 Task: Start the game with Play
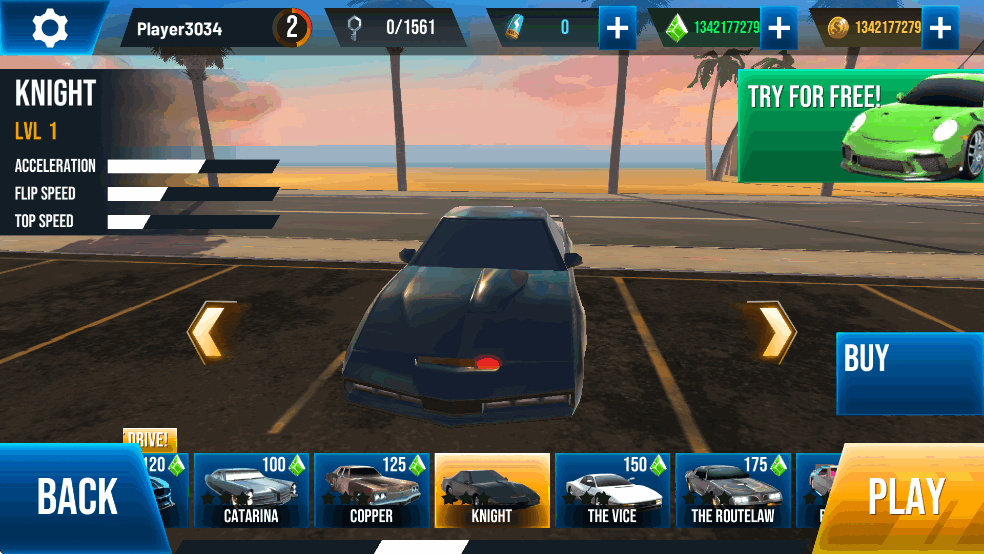[906, 497]
